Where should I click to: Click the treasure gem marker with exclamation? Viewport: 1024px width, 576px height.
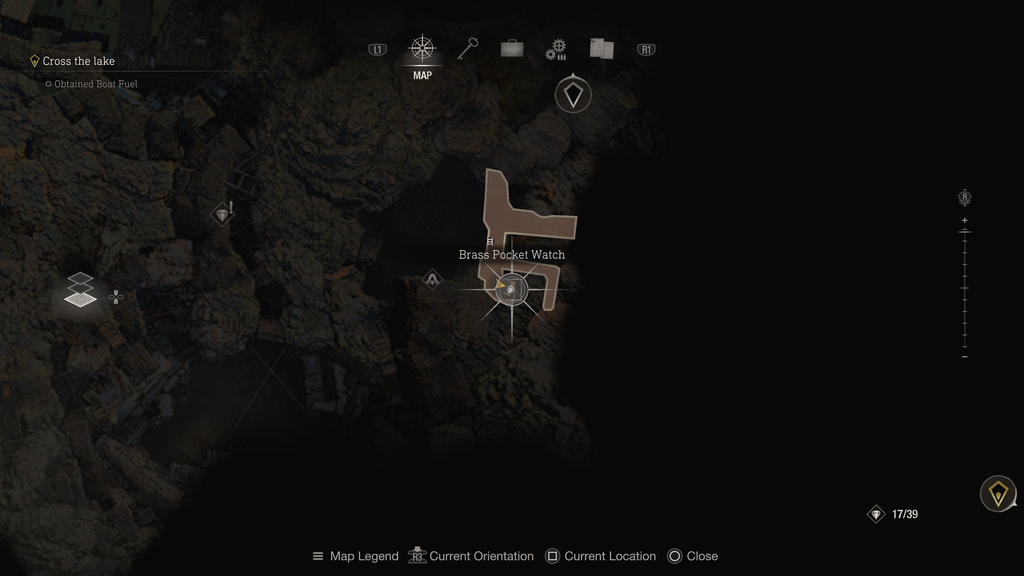coord(222,214)
